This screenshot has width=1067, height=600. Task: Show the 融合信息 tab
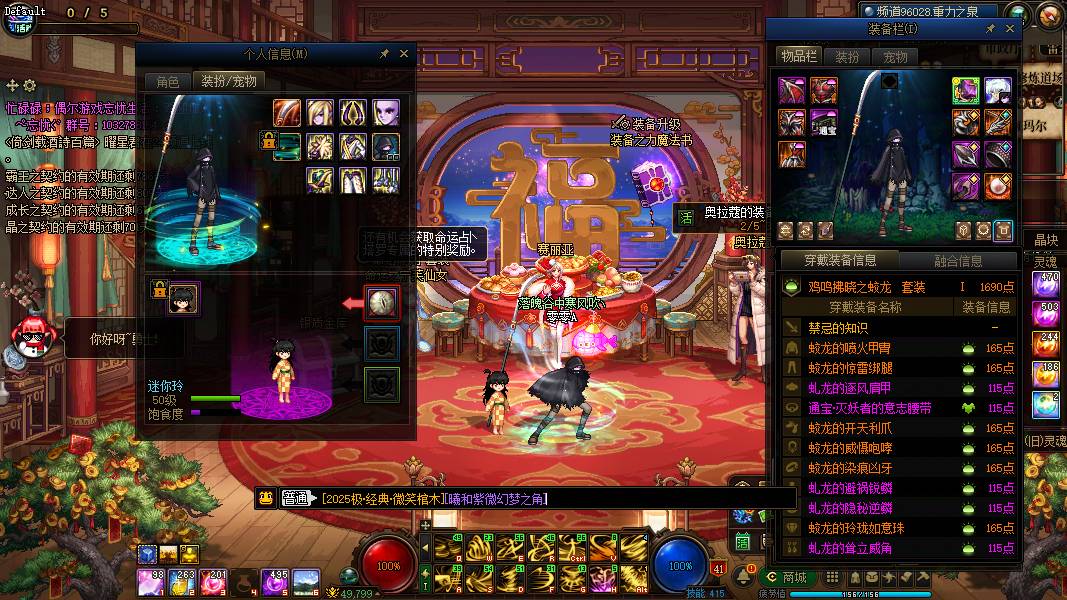click(957, 261)
